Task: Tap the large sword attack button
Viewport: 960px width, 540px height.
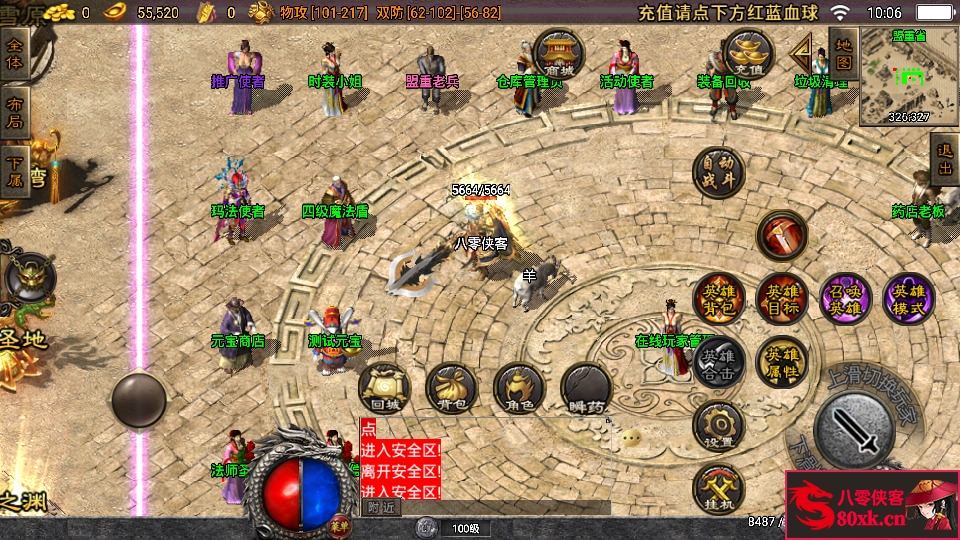Action: (853, 428)
